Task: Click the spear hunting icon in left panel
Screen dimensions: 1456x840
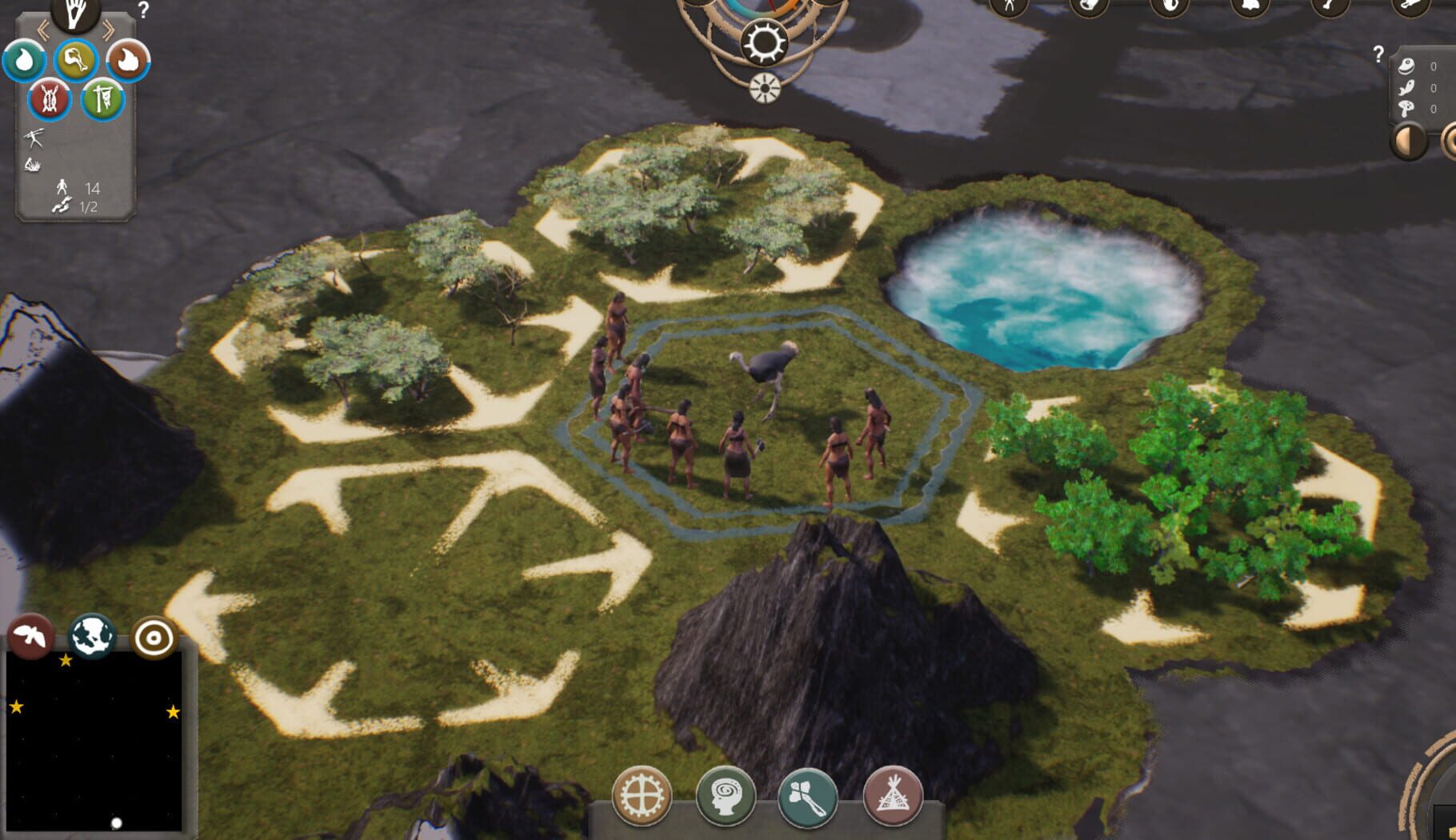Action: point(34,138)
